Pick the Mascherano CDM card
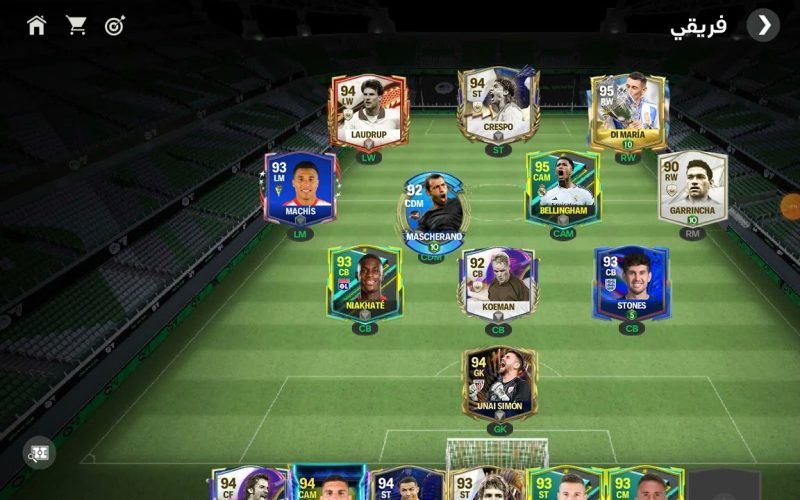This screenshot has width=800, height=500. tap(434, 210)
